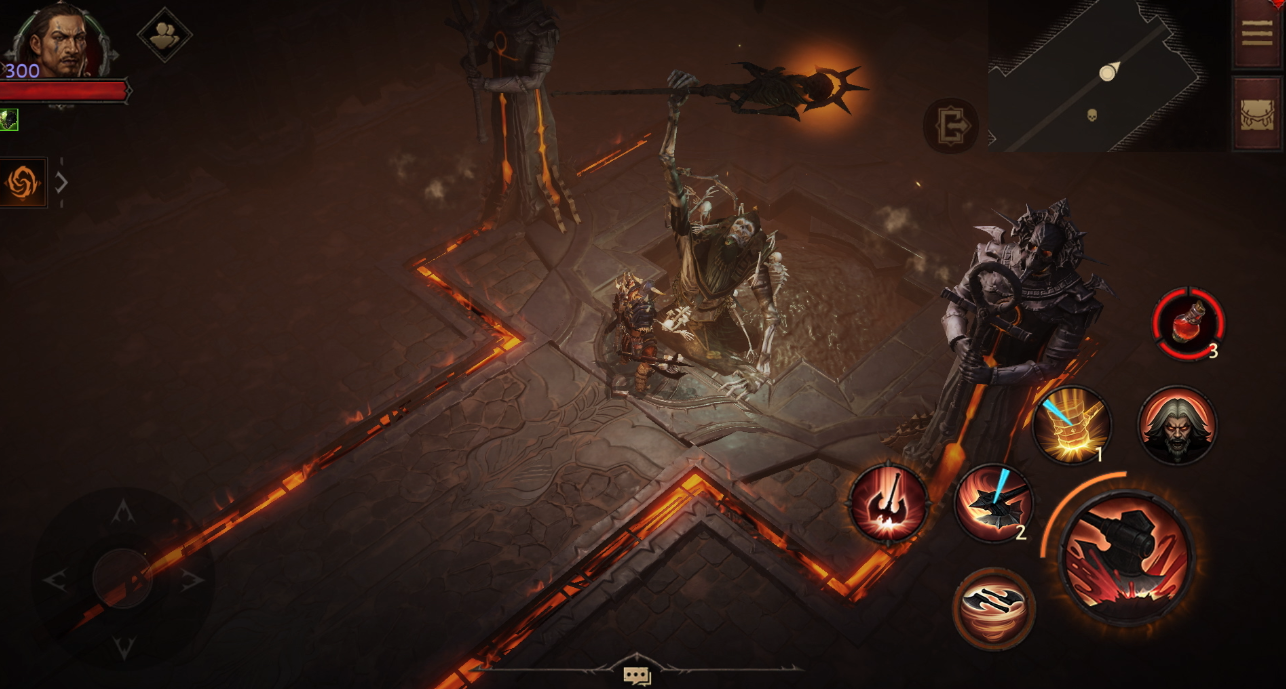Image resolution: width=1286 pixels, height=689 pixels.
Task: Activate the red trident skill
Action: tap(888, 503)
